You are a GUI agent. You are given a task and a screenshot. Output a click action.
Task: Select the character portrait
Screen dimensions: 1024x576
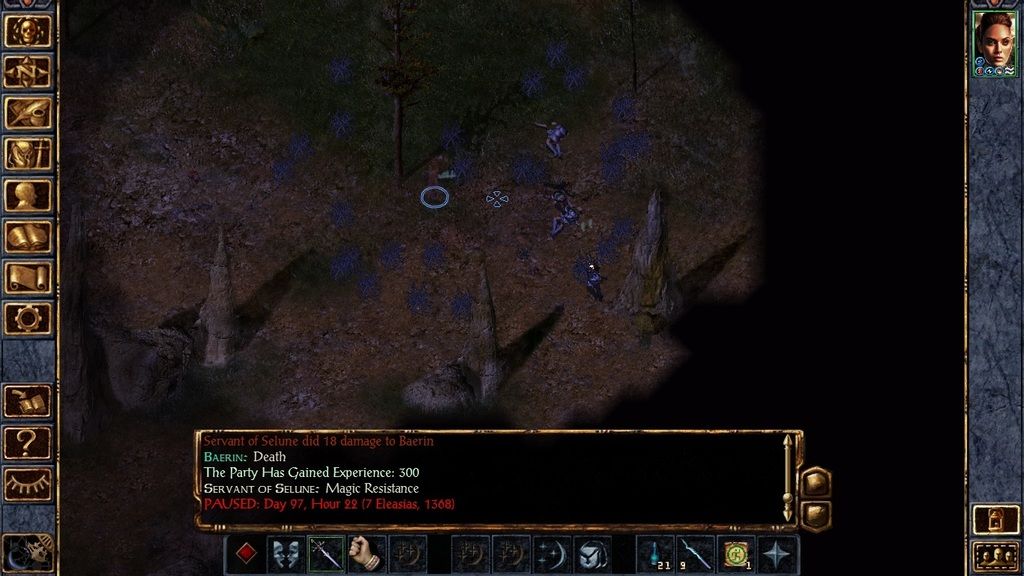994,43
